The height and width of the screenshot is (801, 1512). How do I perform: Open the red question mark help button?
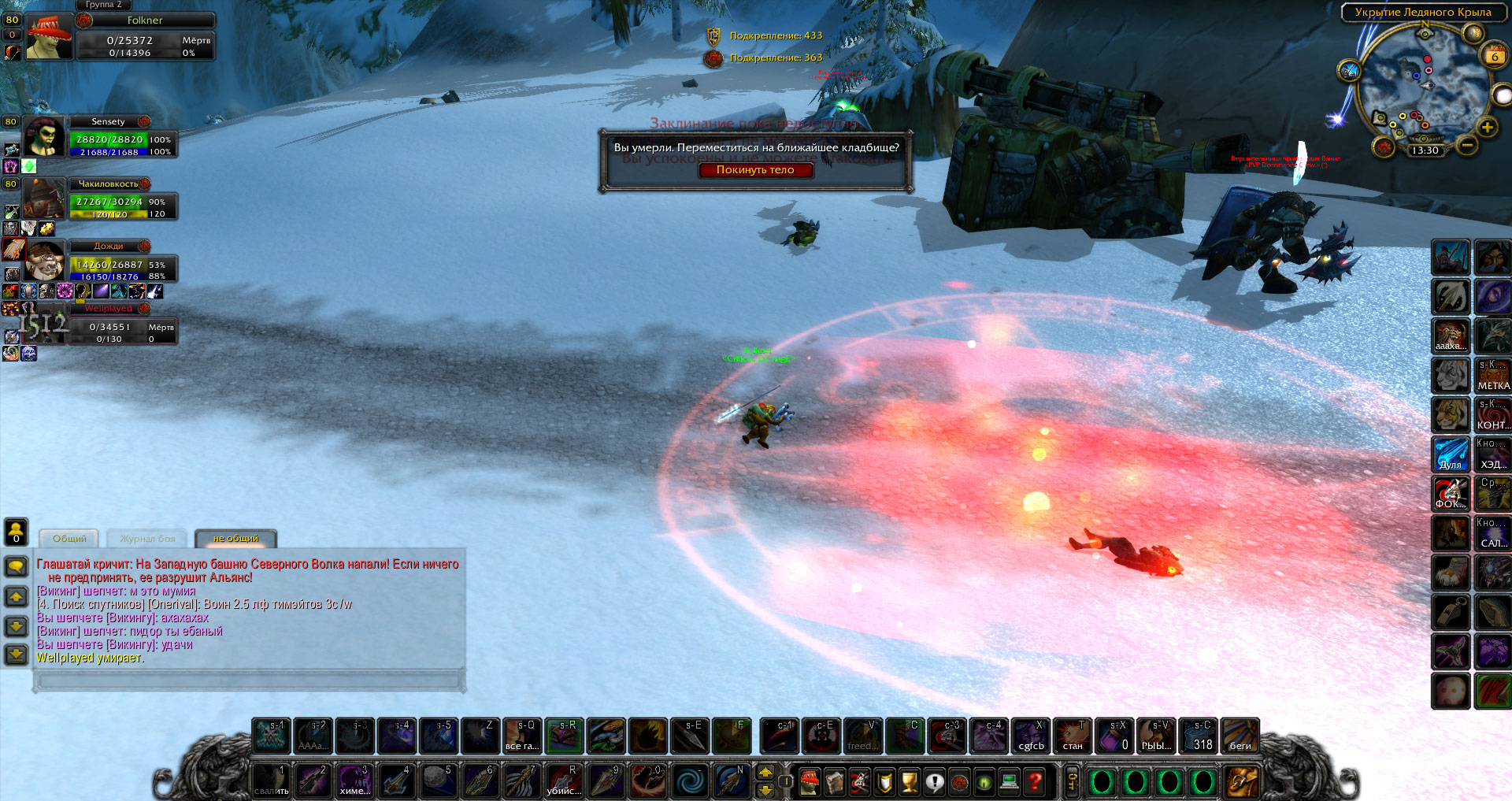(1035, 781)
